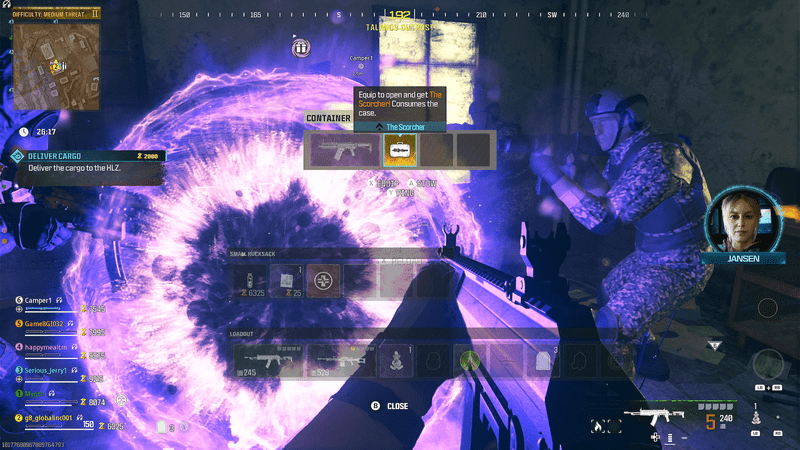Choose the rucksack item with count 25

tap(286, 280)
